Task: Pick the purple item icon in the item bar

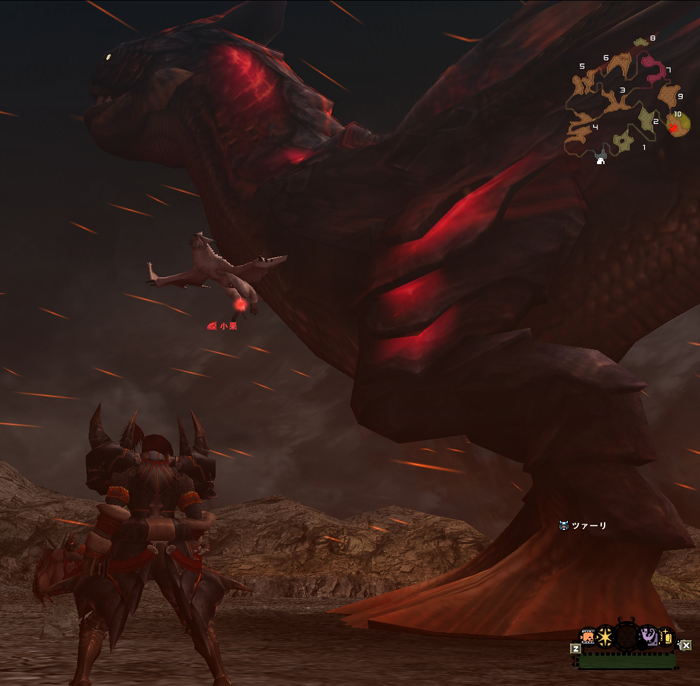Action: click(648, 635)
